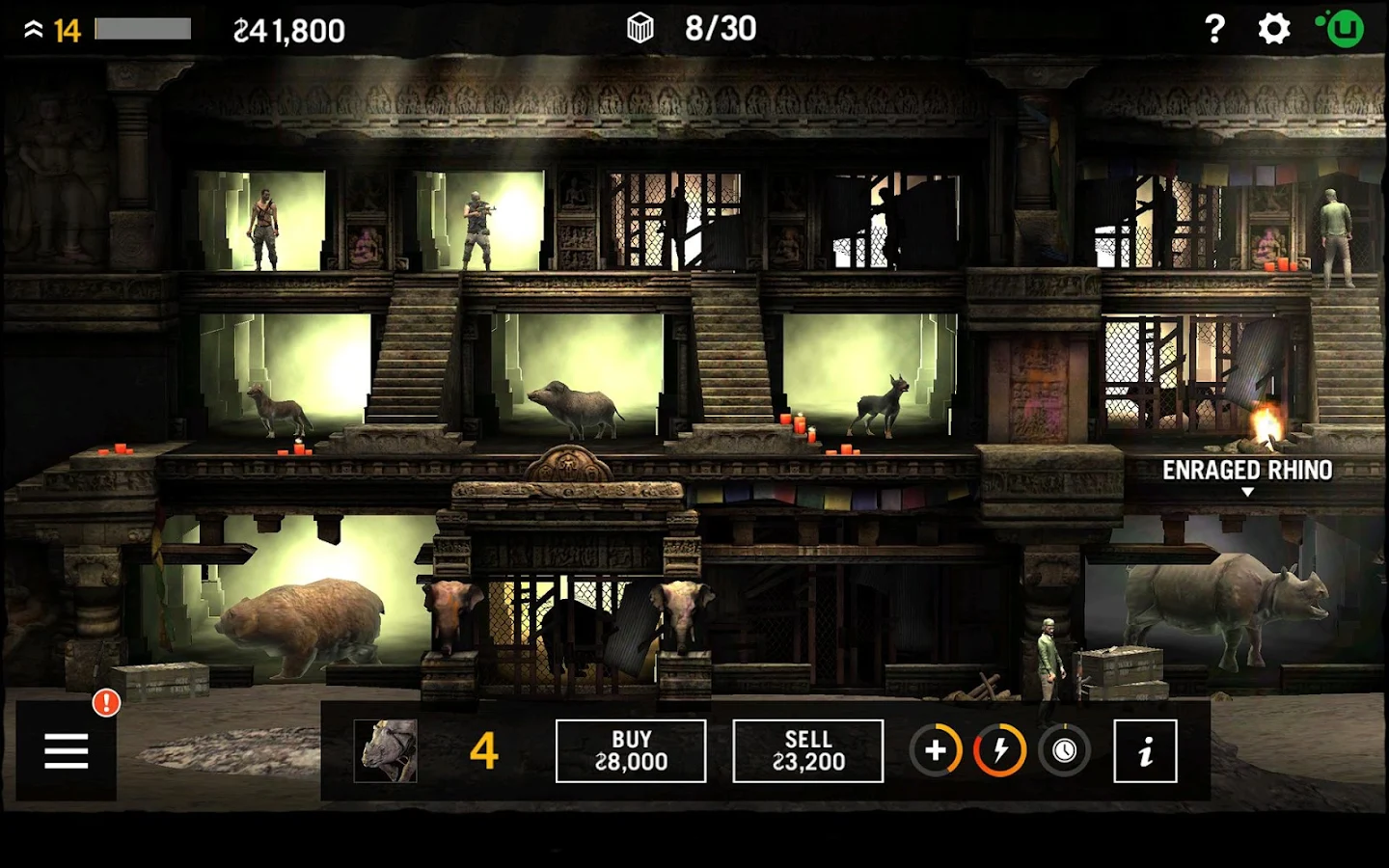Activate the lightning boost icon
This screenshot has width=1389, height=868.
point(1000,750)
